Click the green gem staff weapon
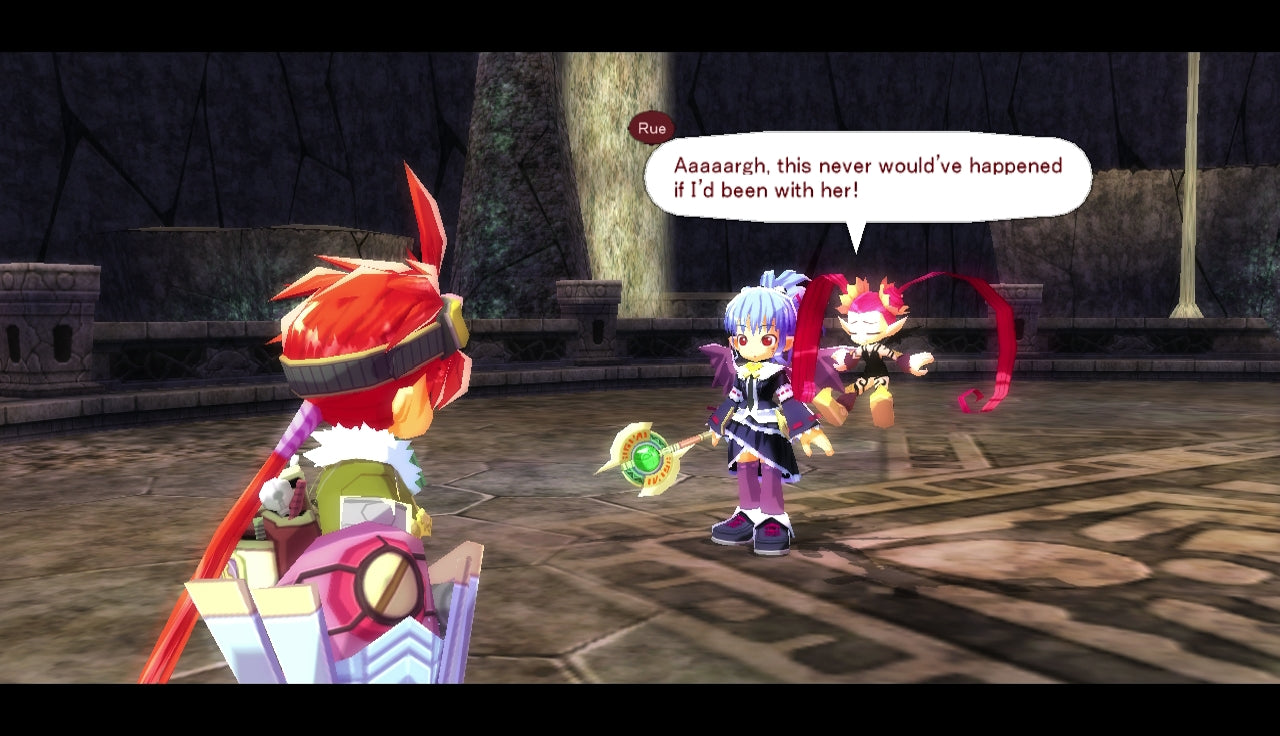This screenshot has width=1280, height=736. coord(645,460)
